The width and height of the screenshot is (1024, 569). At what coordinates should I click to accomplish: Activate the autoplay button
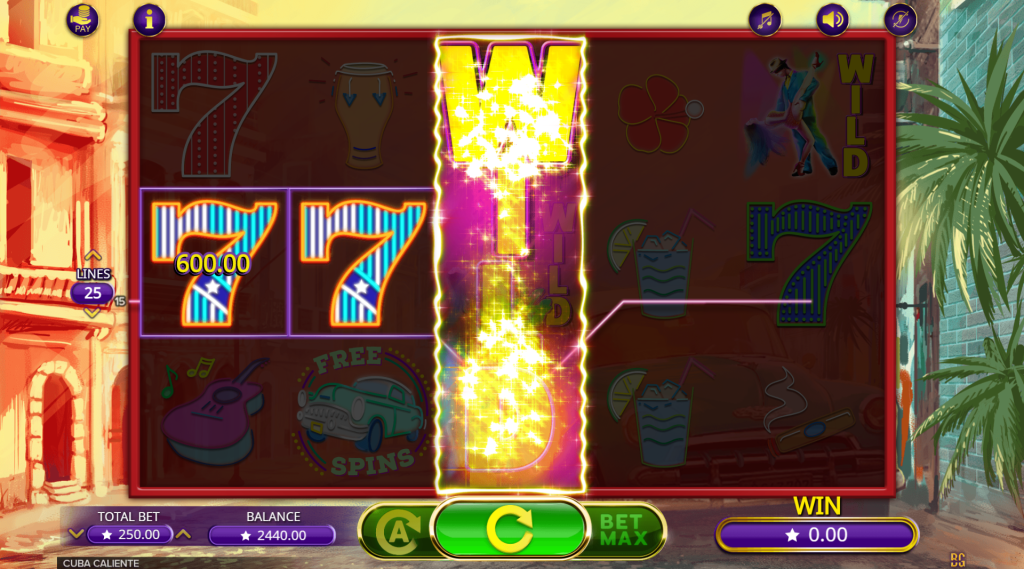click(398, 531)
